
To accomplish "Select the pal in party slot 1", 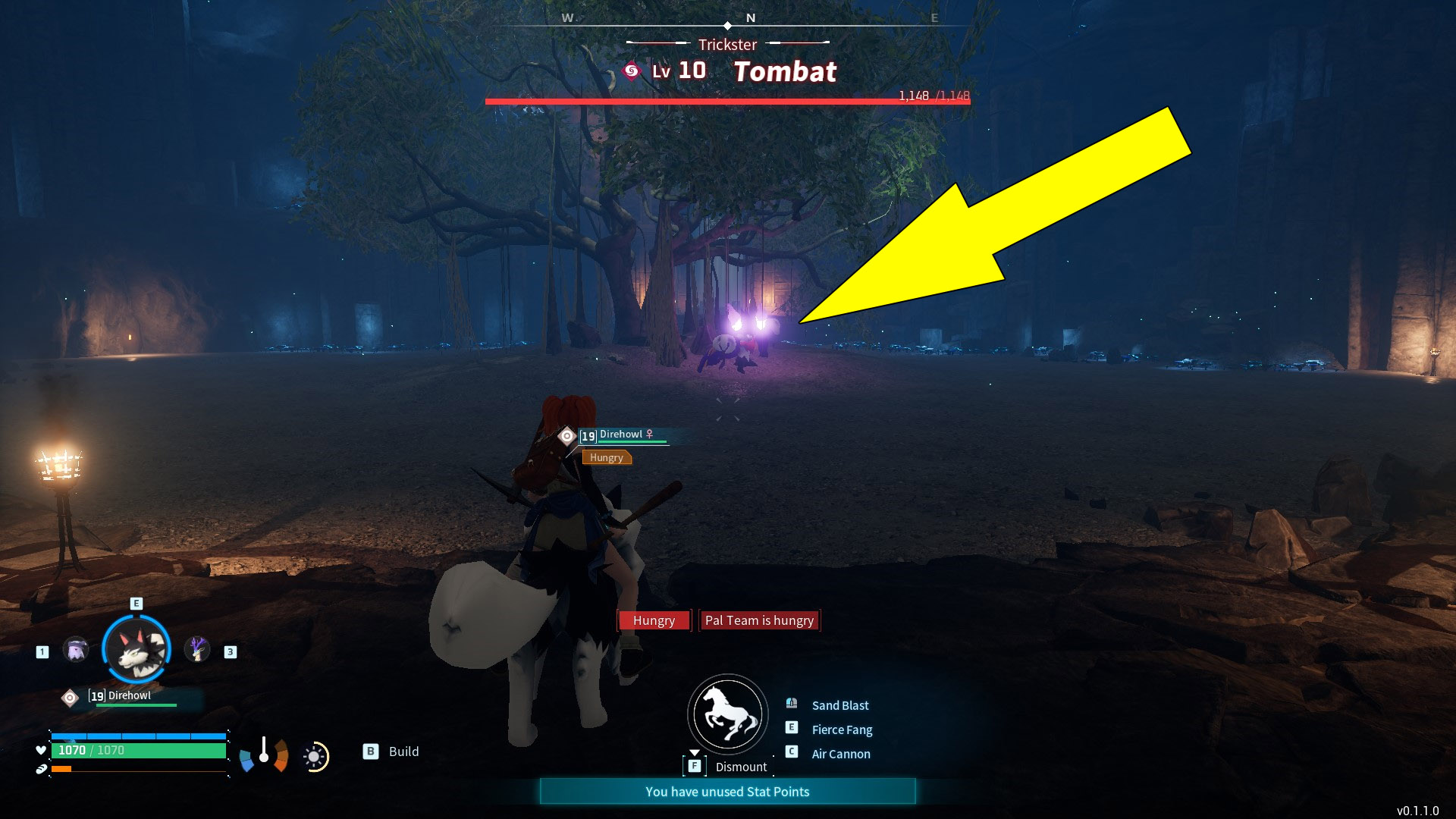I will (x=74, y=650).
